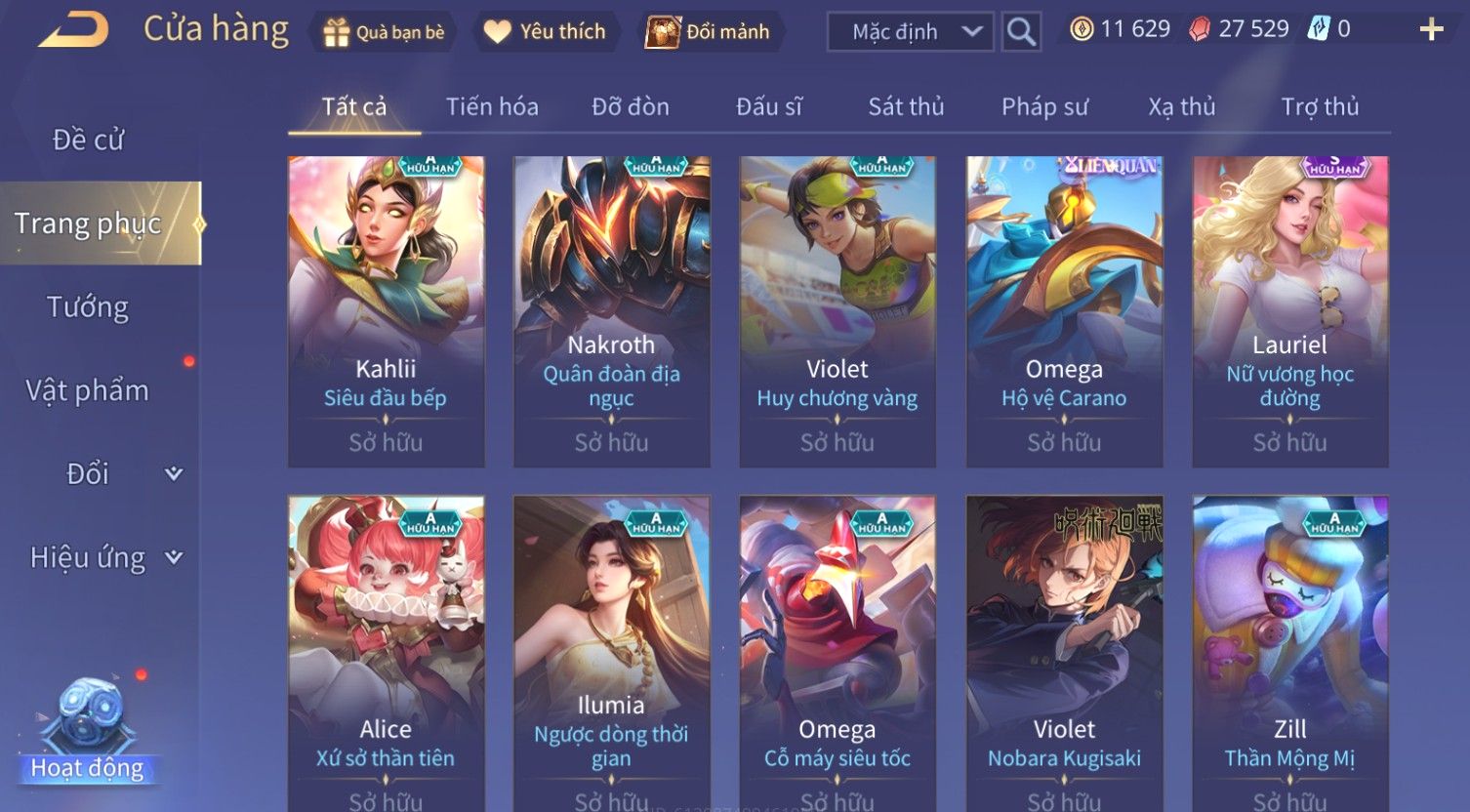The image size is (1470, 812).
Task: Expand the Mặc định sort dropdown
Action: point(910,32)
